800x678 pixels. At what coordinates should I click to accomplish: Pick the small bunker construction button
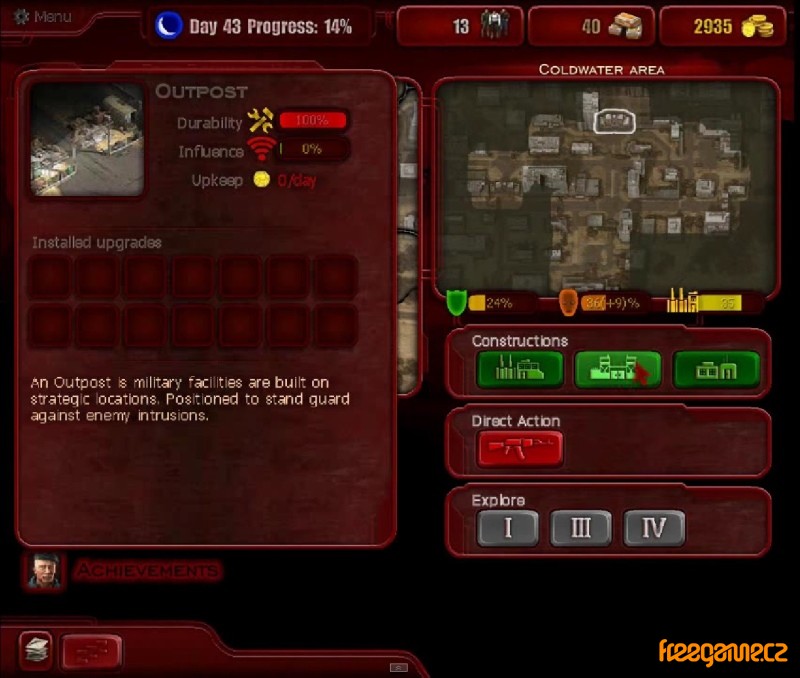(715, 370)
